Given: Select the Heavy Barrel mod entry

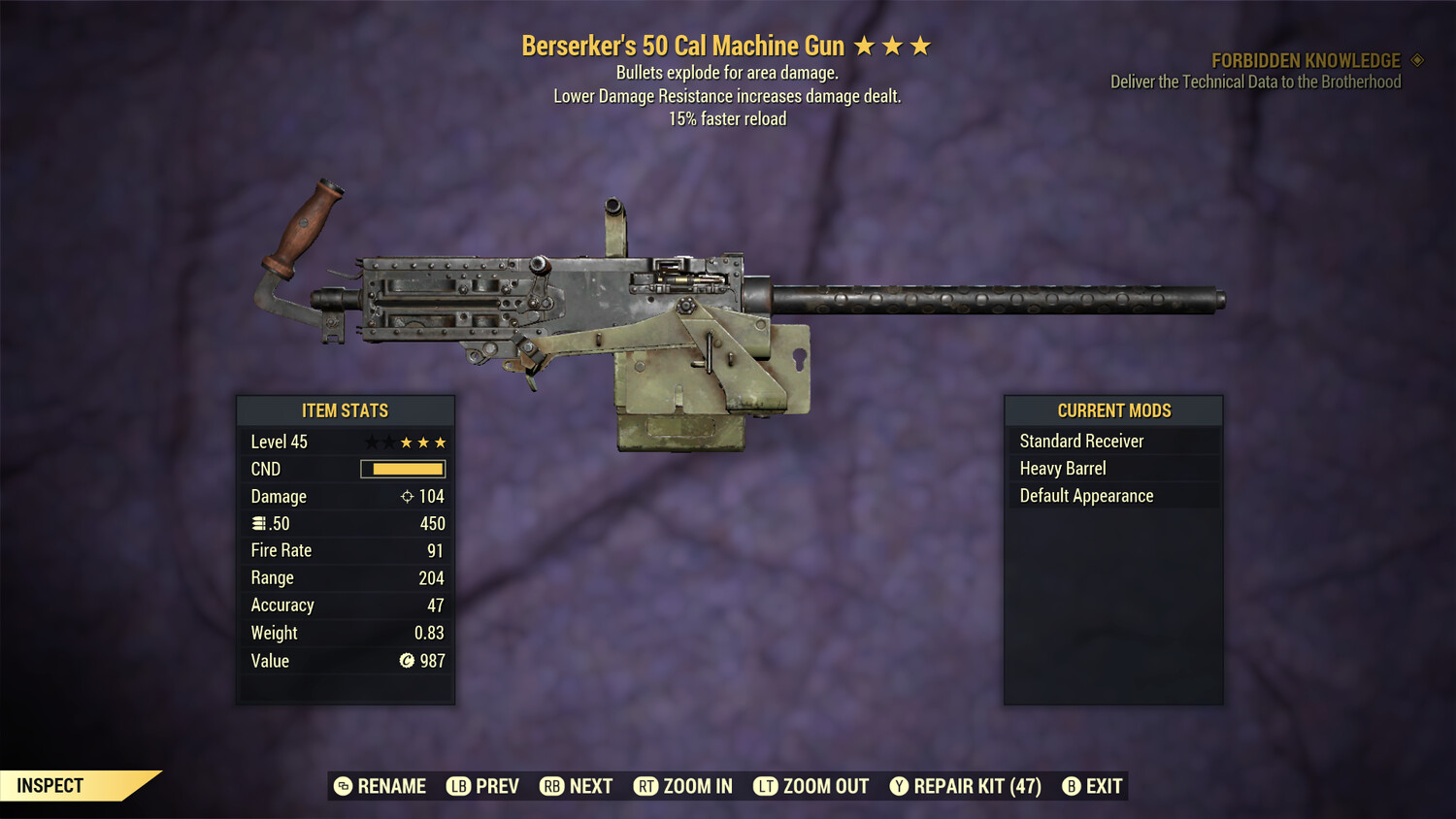Looking at the screenshot, I should point(1063,468).
